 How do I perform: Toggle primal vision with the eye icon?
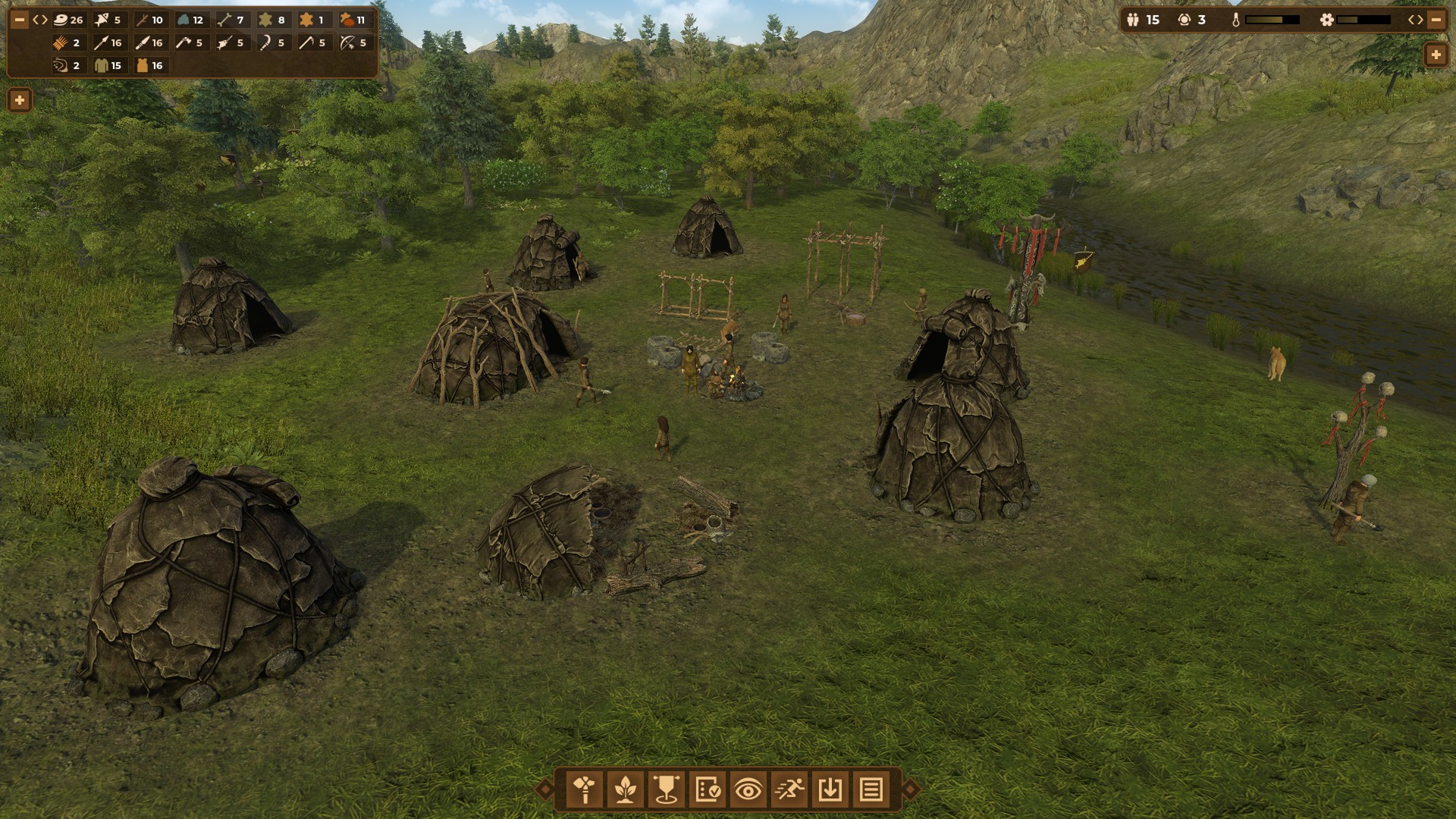click(748, 789)
